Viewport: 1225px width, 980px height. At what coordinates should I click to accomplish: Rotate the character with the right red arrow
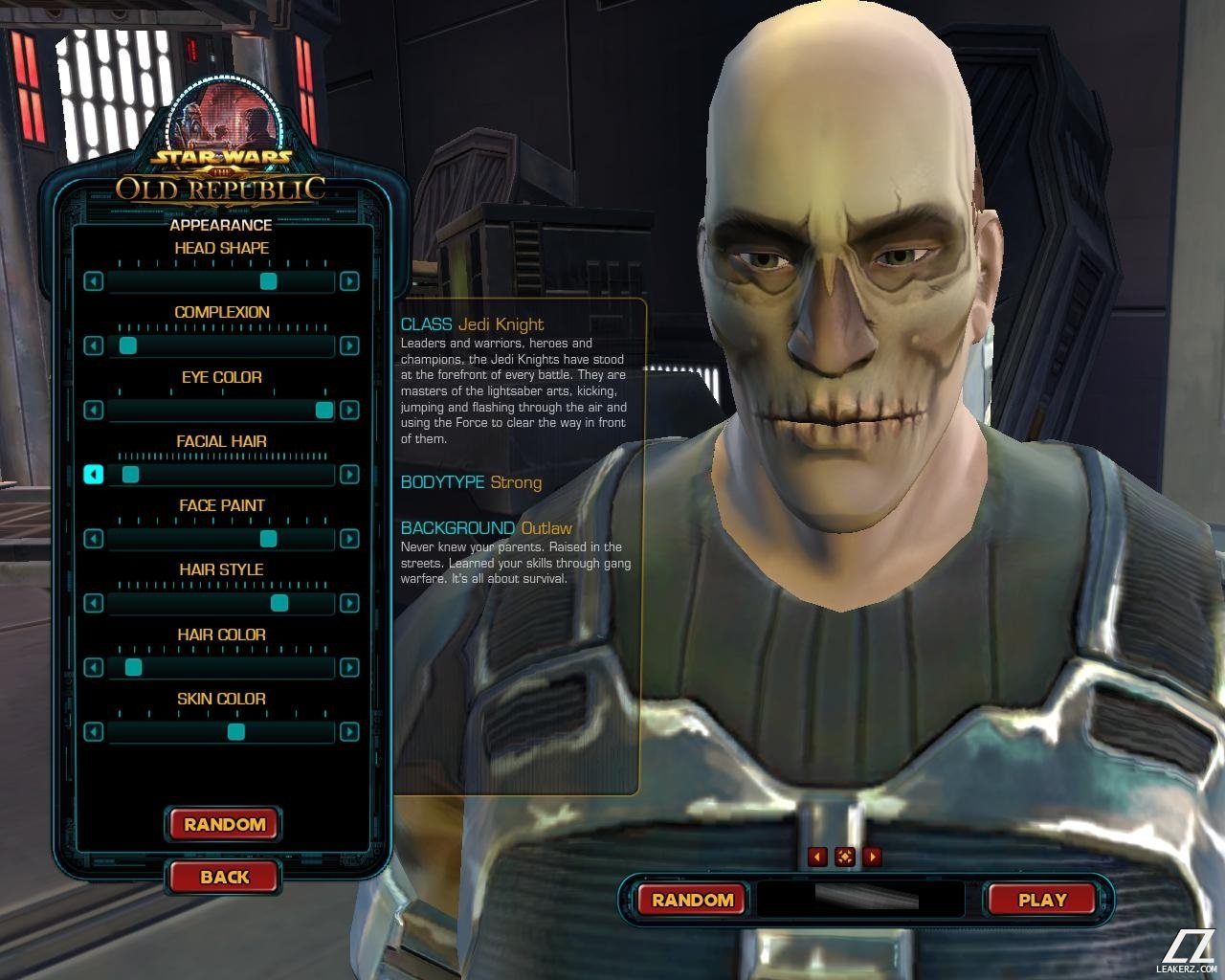coord(872,857)
